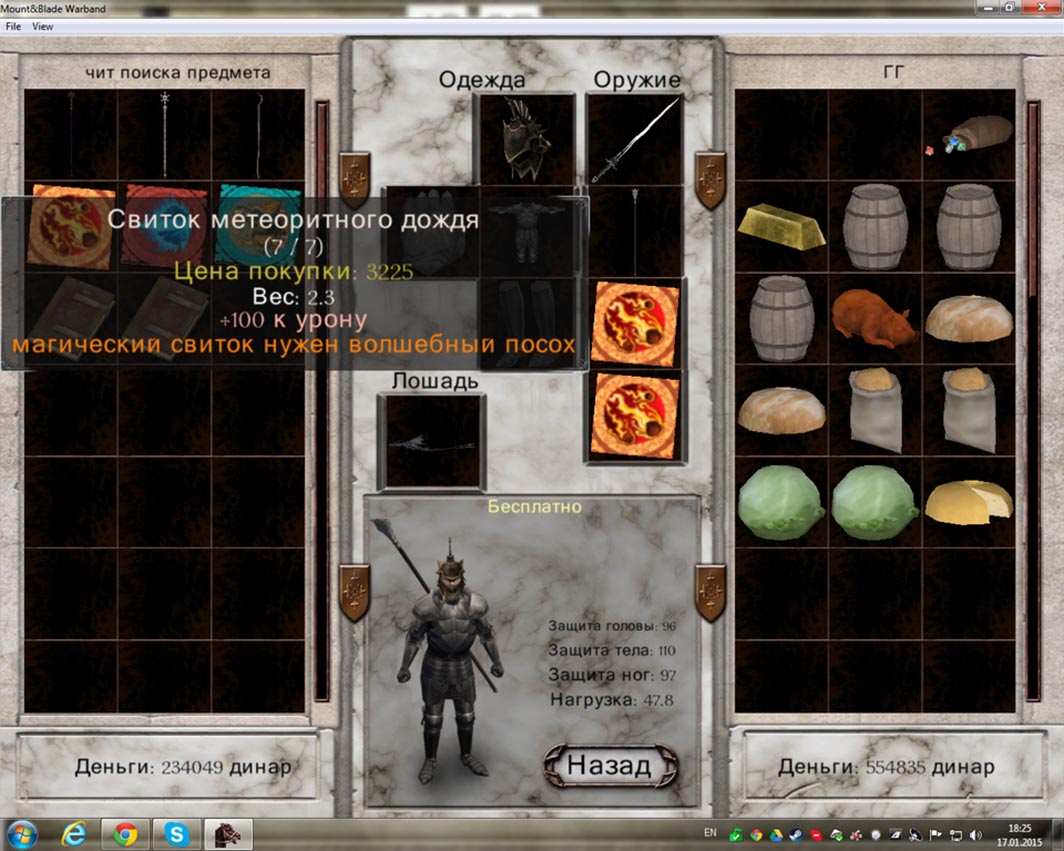Click the horse equipment slot

(431, 440)
